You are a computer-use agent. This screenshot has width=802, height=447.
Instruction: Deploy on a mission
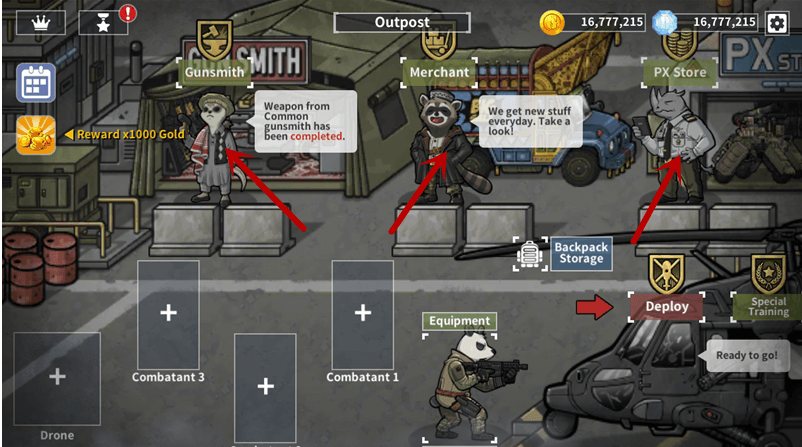[666, 306]
